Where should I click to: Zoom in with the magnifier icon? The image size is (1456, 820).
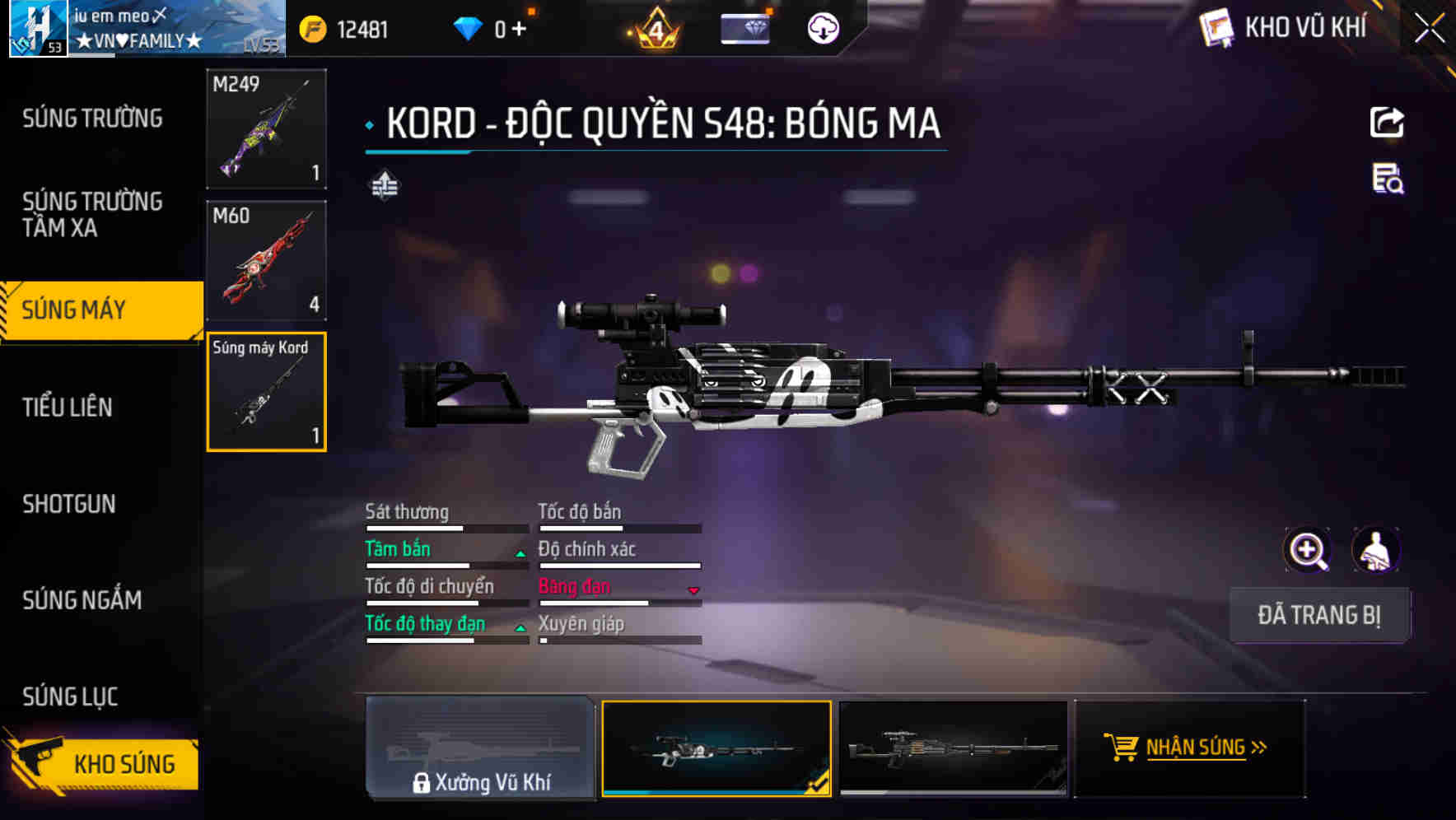(1307, 550)
